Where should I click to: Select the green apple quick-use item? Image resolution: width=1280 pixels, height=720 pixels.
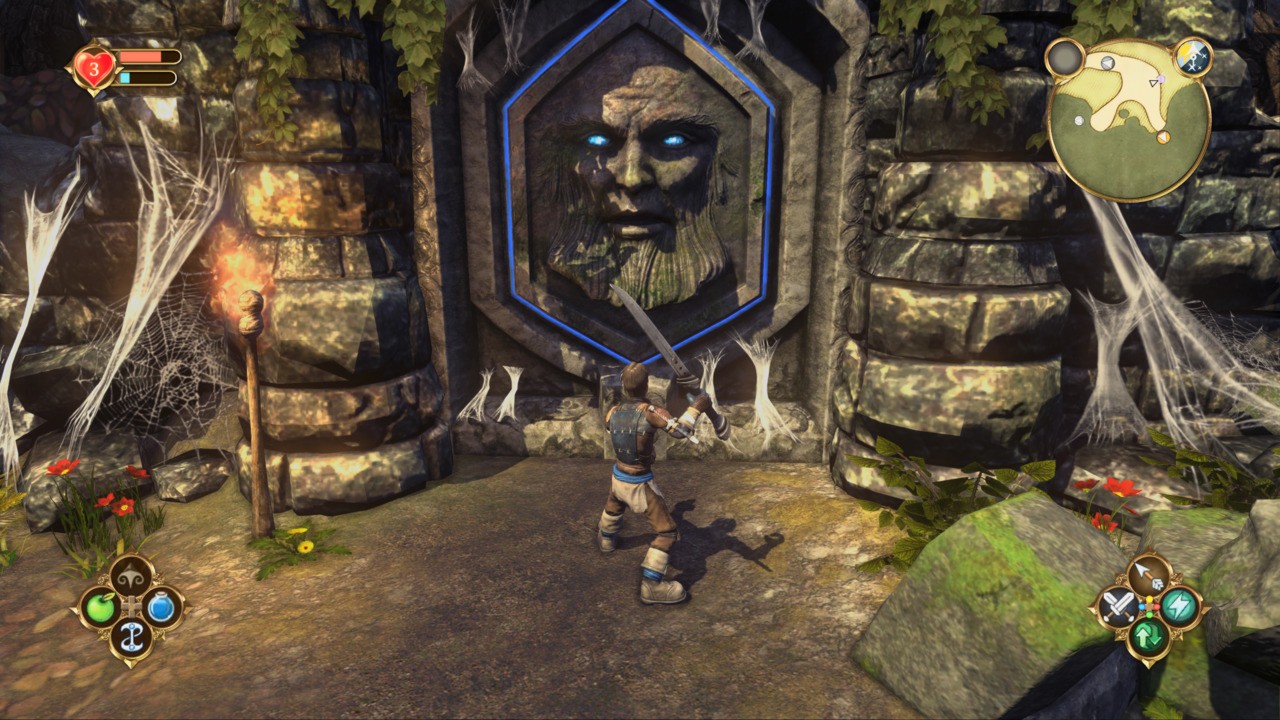(100, 607)
